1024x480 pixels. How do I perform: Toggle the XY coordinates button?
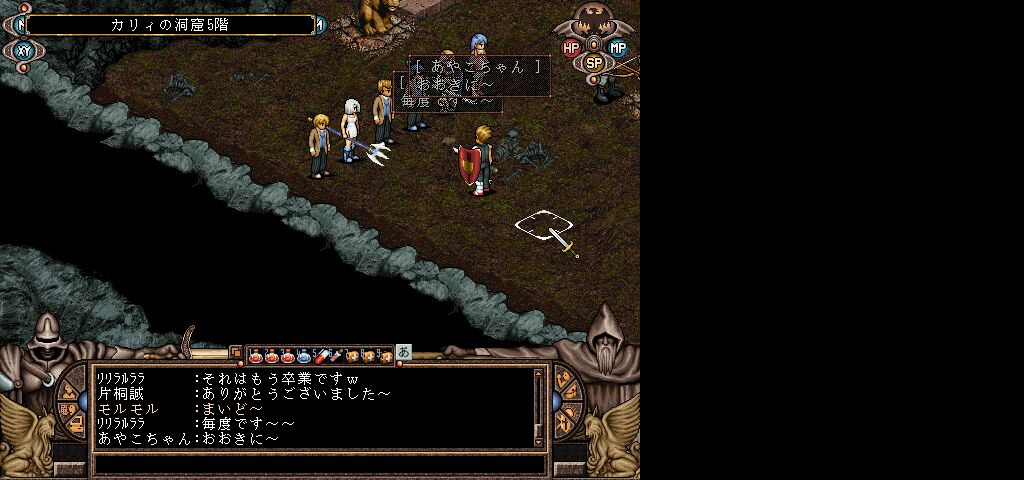pos(23,51)
